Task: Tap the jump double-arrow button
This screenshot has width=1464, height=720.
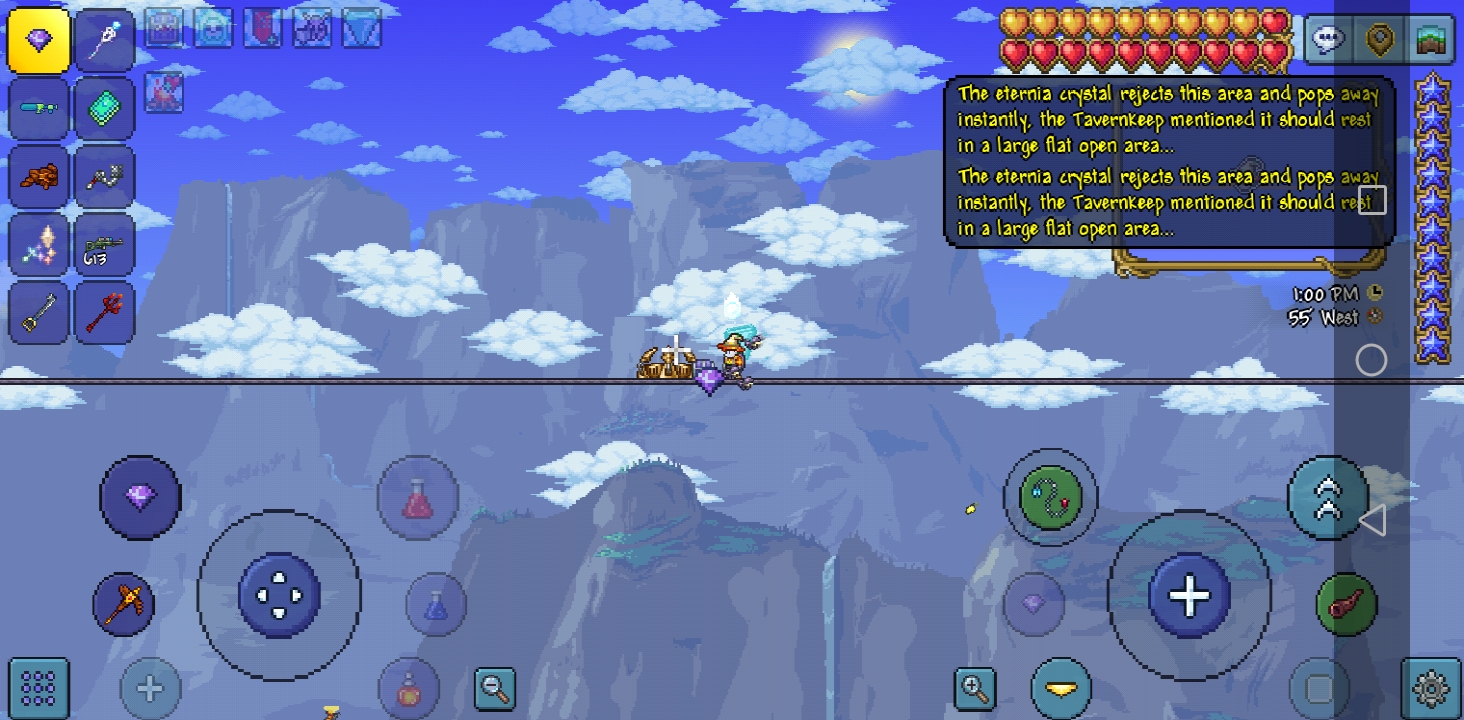Action: (1328, 497)
